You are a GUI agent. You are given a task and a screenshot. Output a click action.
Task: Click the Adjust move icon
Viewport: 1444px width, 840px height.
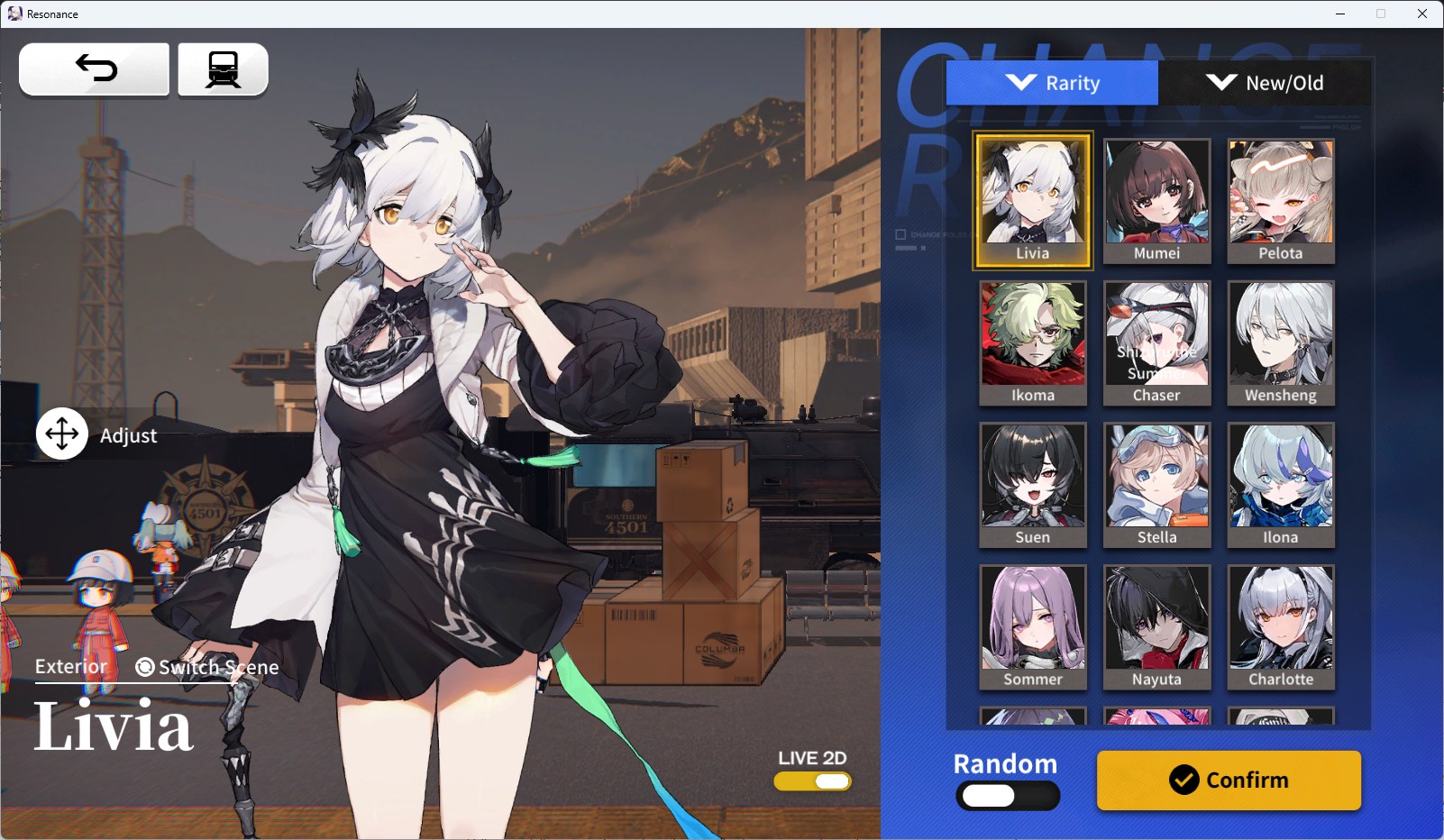coord(62,434)
